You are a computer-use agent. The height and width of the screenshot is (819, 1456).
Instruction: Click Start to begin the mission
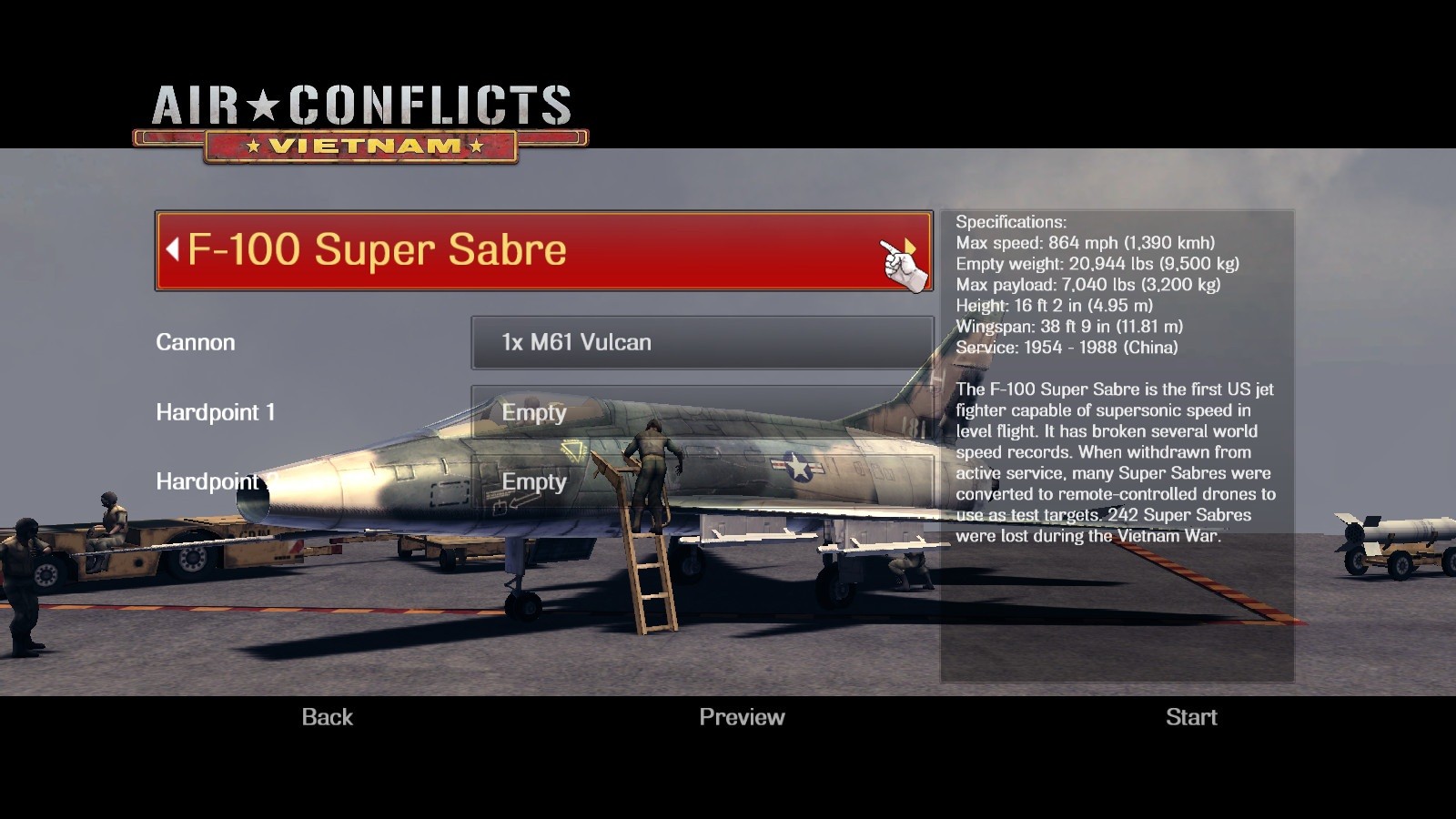click(x=1192, y=717)
